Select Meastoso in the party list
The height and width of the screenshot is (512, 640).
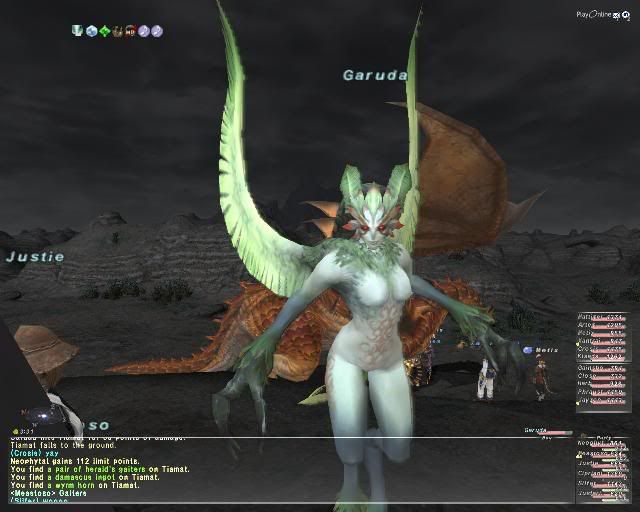592,453
